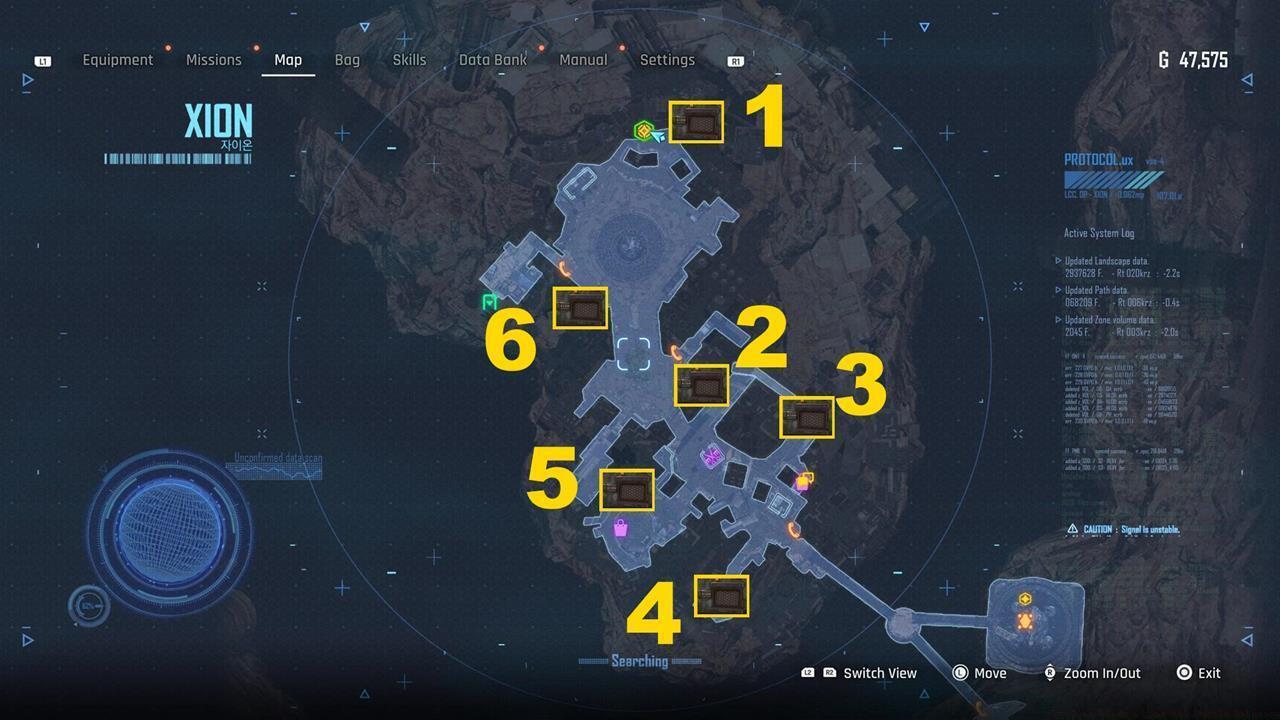
Task: Click the Zoom In/Out control
Action: [1101, 673]
